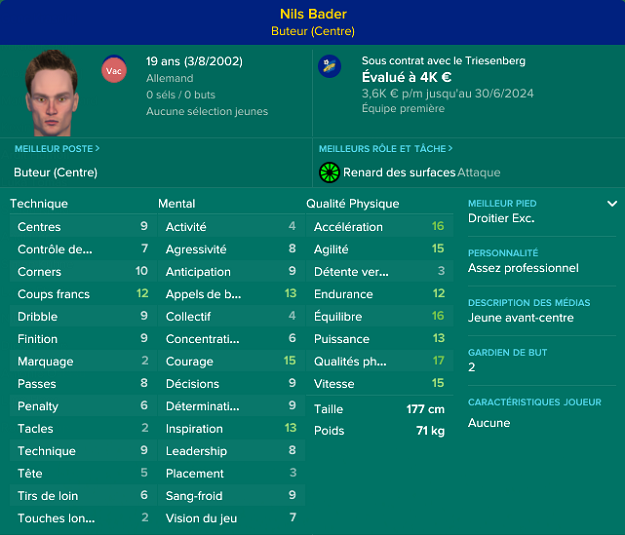Viewport: 625px width, 535px height.
Task: Click the Qualité Physique column header
Action: click(x=352, y=203)
